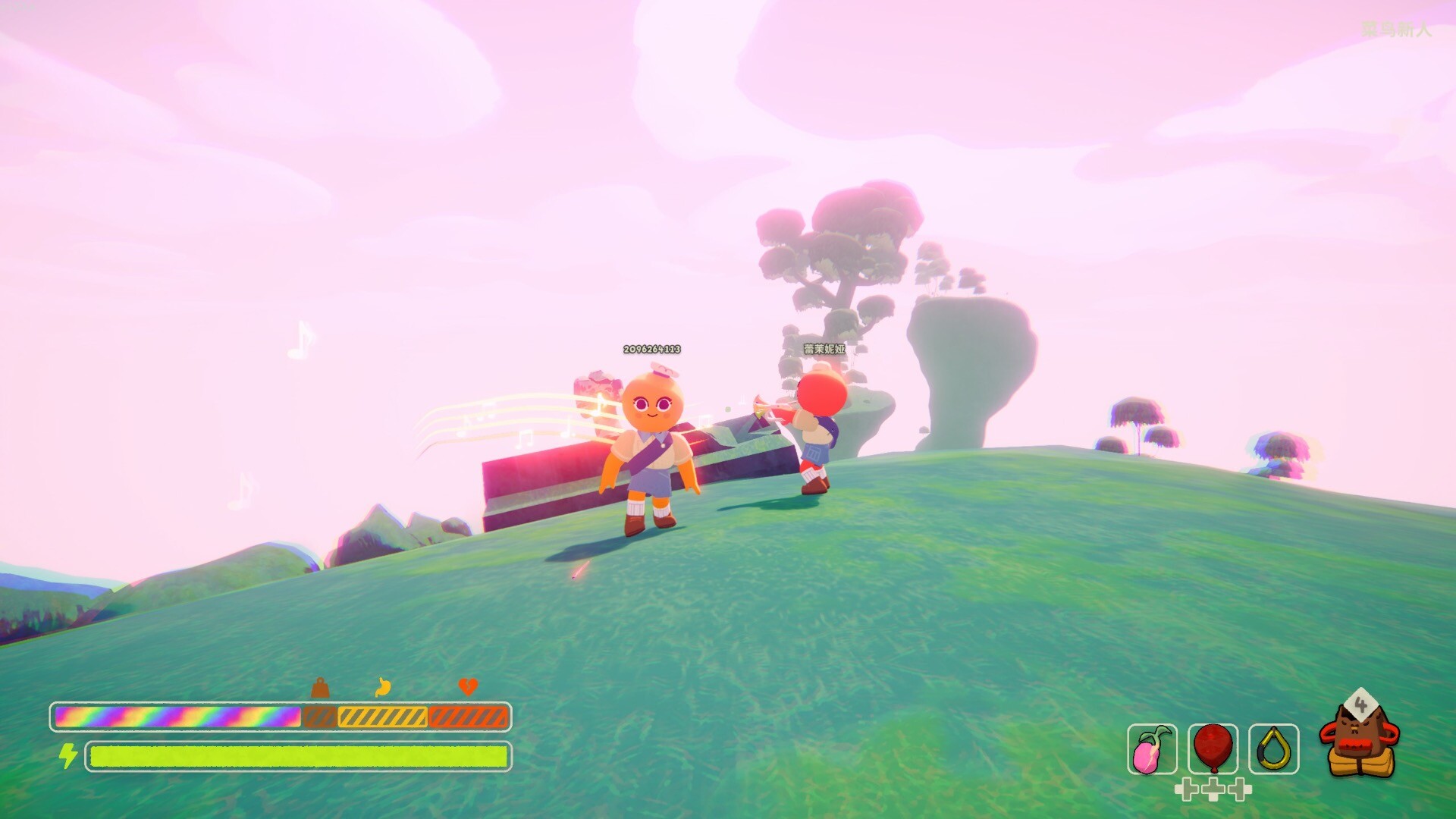
Task: Select the pink seed pod item slot
Action: click(1152, 749)
